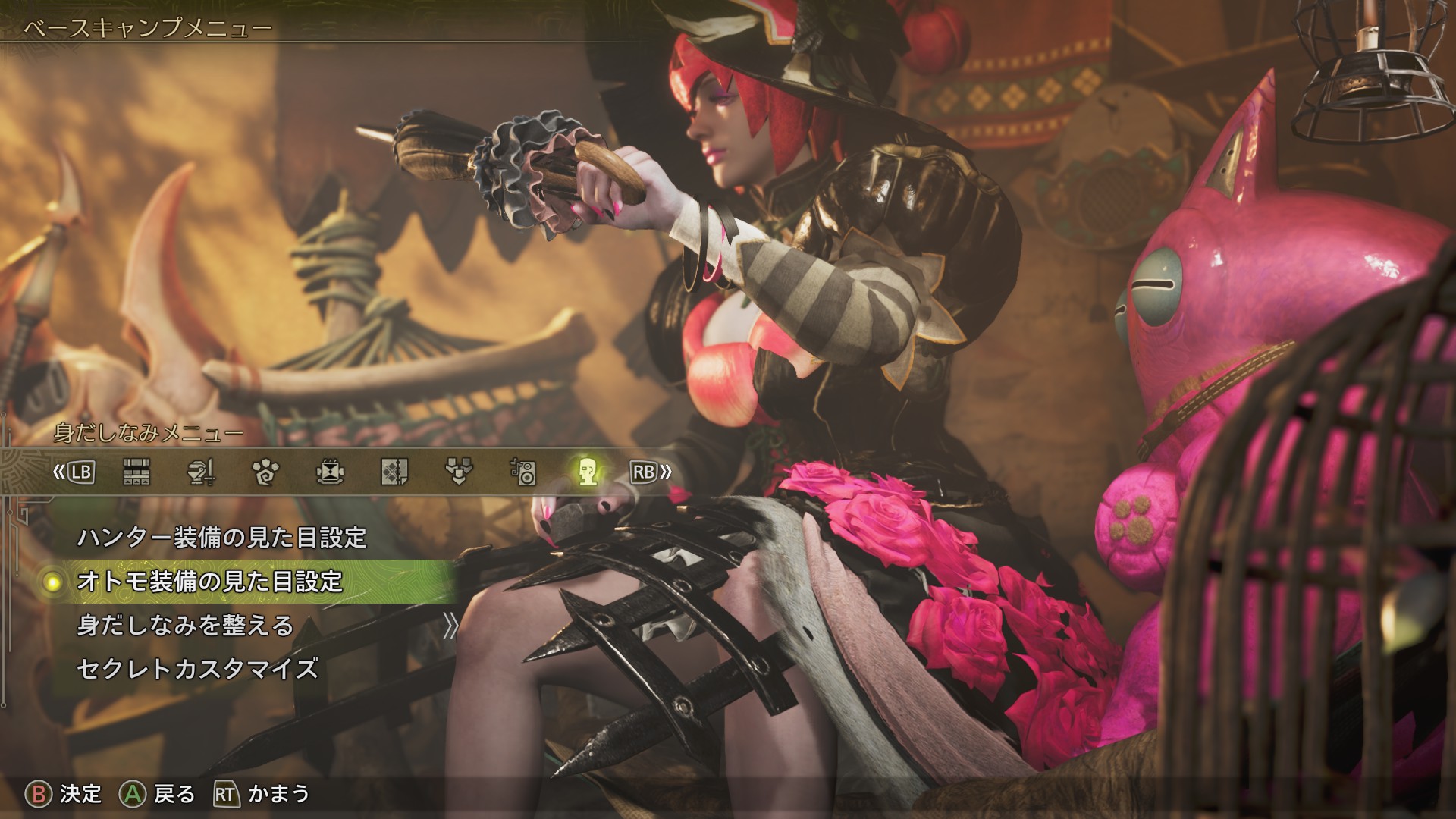Open the triple down-arrows tab
This screenshot has width=1456, height=819.
tap(459, 472)
